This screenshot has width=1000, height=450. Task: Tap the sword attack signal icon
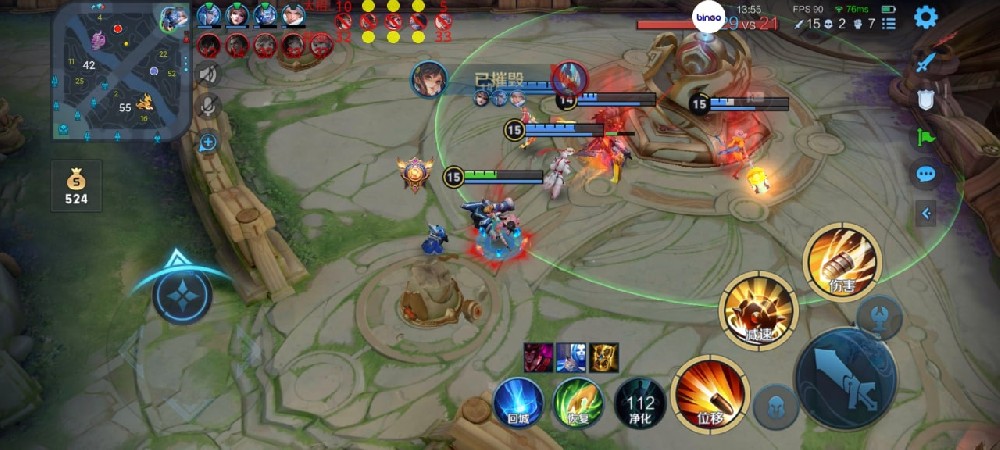[926, 61]
